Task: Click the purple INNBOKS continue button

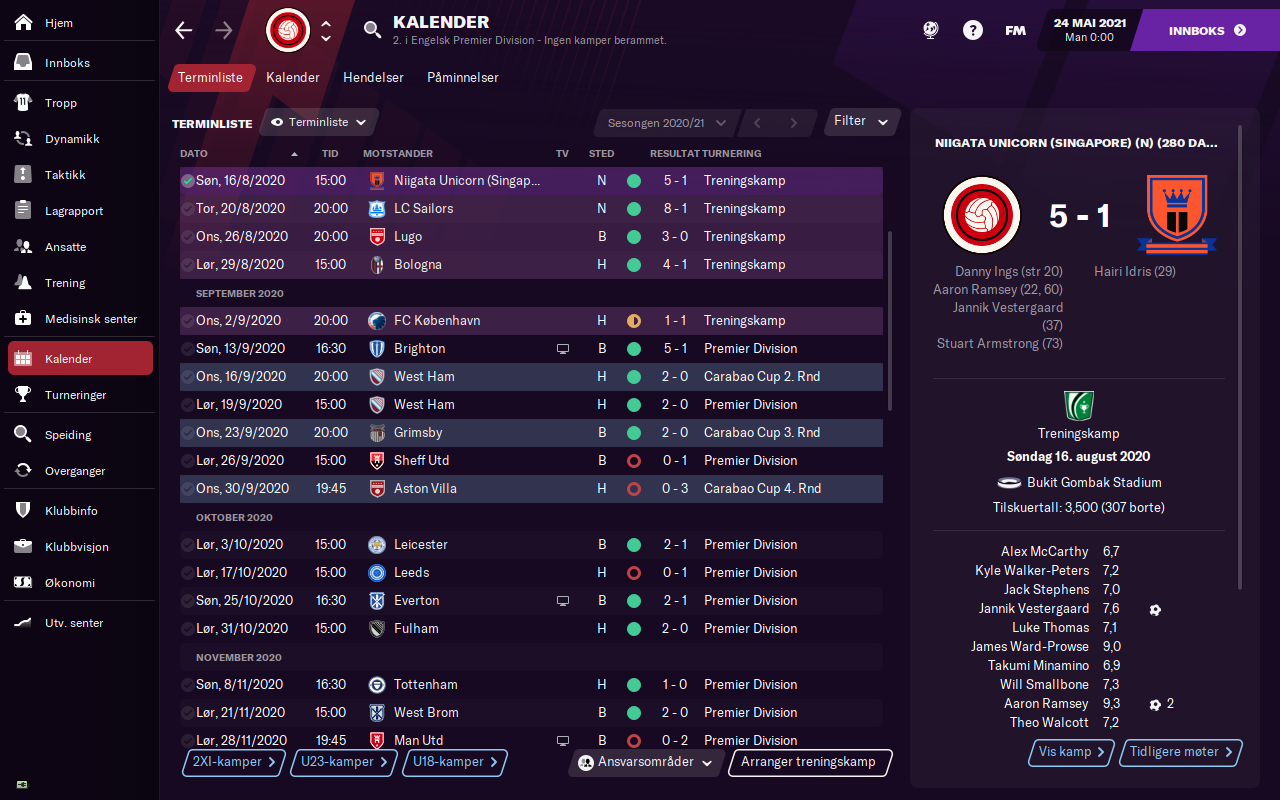Action: point(1207,31)
